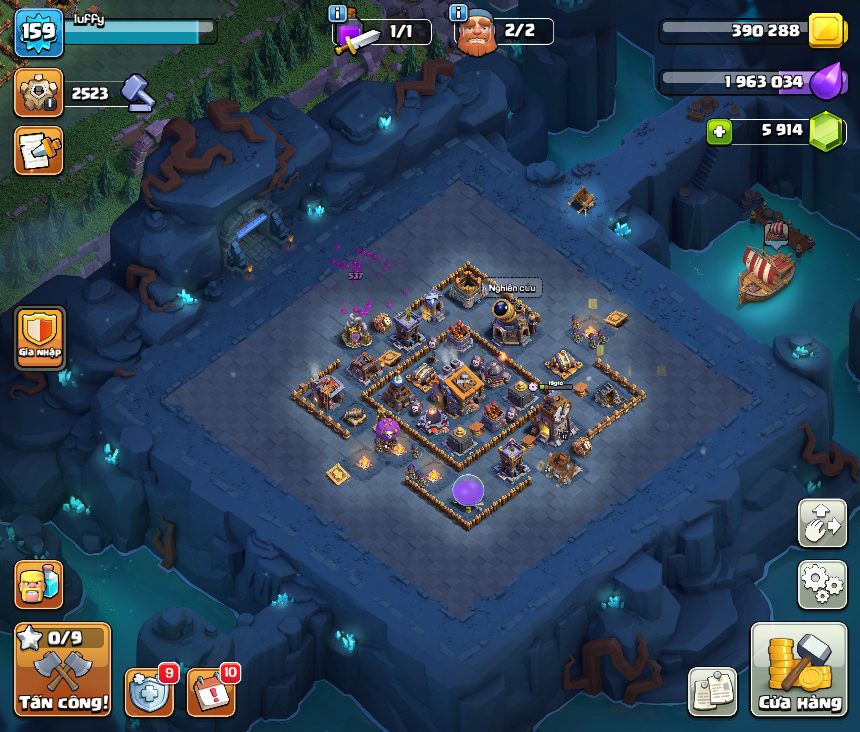The image size is (860, 732).
Task: Open the Cửa hàng shop
Action: [798, 670]
